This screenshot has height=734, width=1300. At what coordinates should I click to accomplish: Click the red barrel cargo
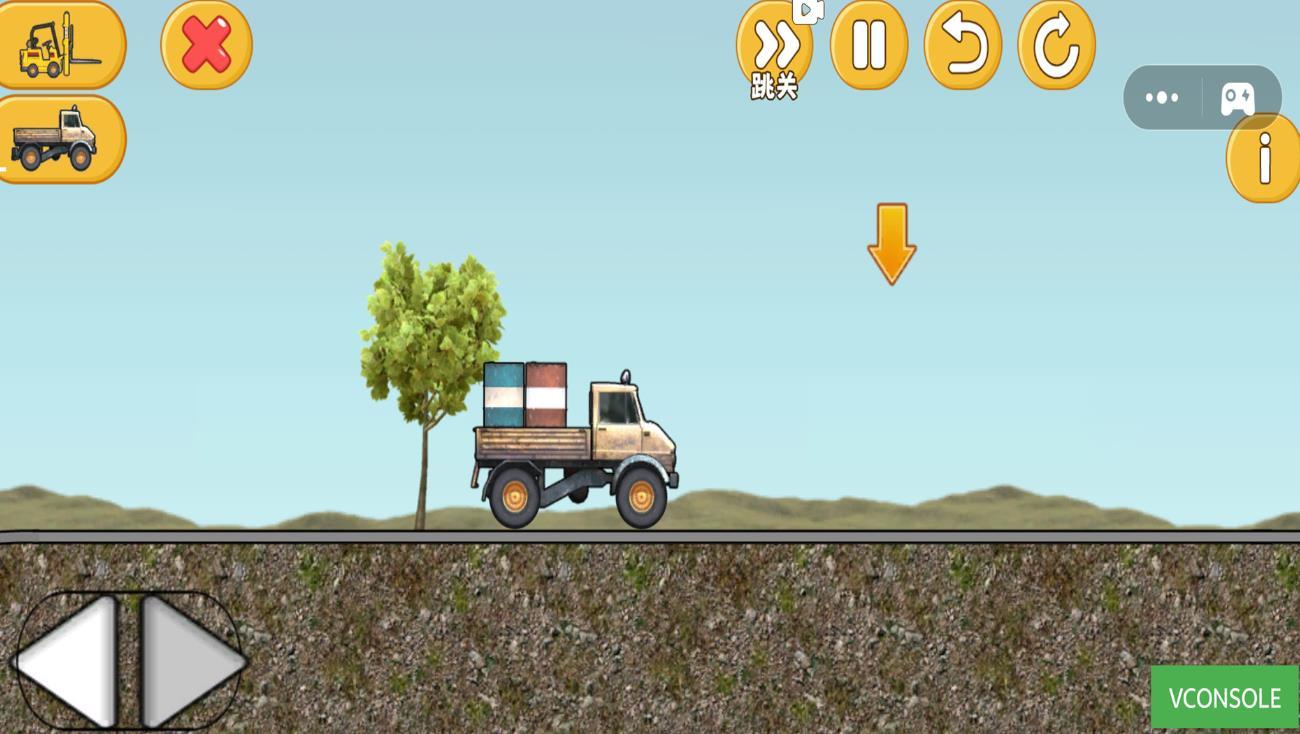click(545, 395)
